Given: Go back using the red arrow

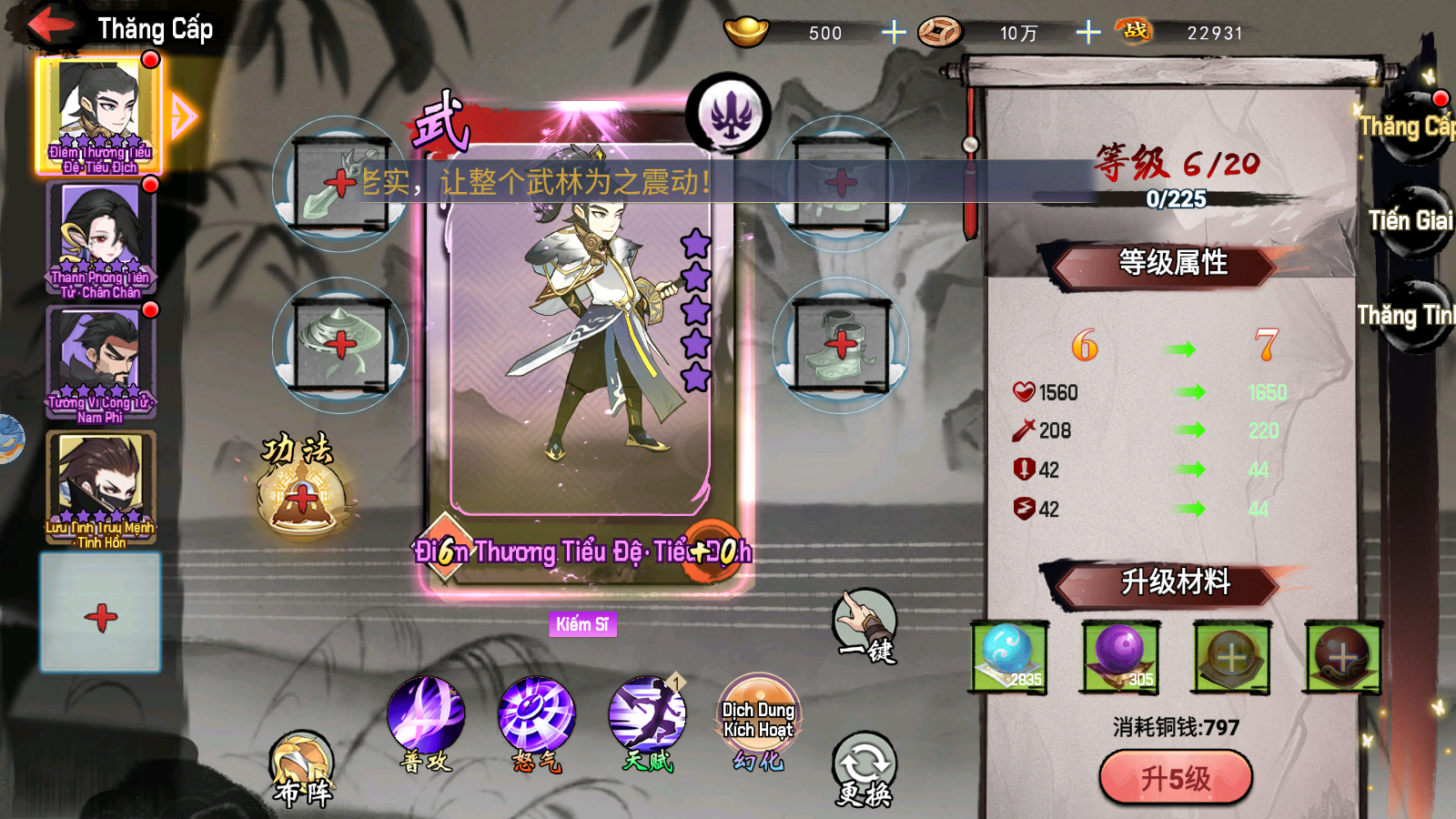Looking at the screenshot, I should tap(52, 25).
